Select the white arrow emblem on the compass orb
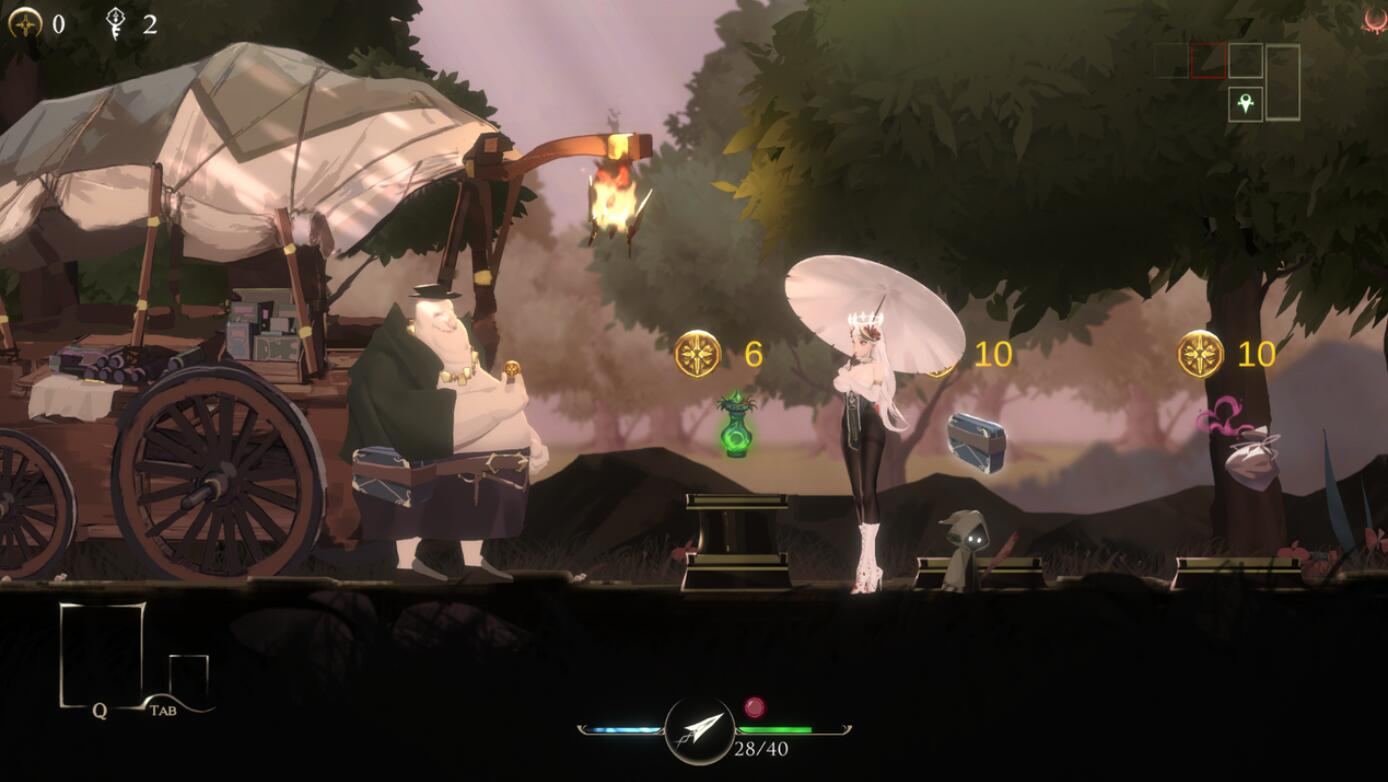The height and width of the screenshot is (782, 1388). coord(700,727)
